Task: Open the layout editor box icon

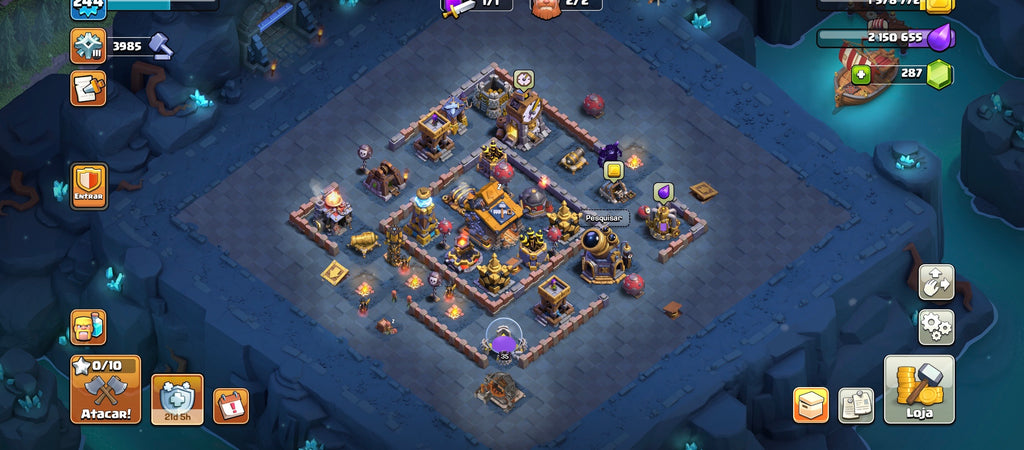Action: (x=811, y=404)
